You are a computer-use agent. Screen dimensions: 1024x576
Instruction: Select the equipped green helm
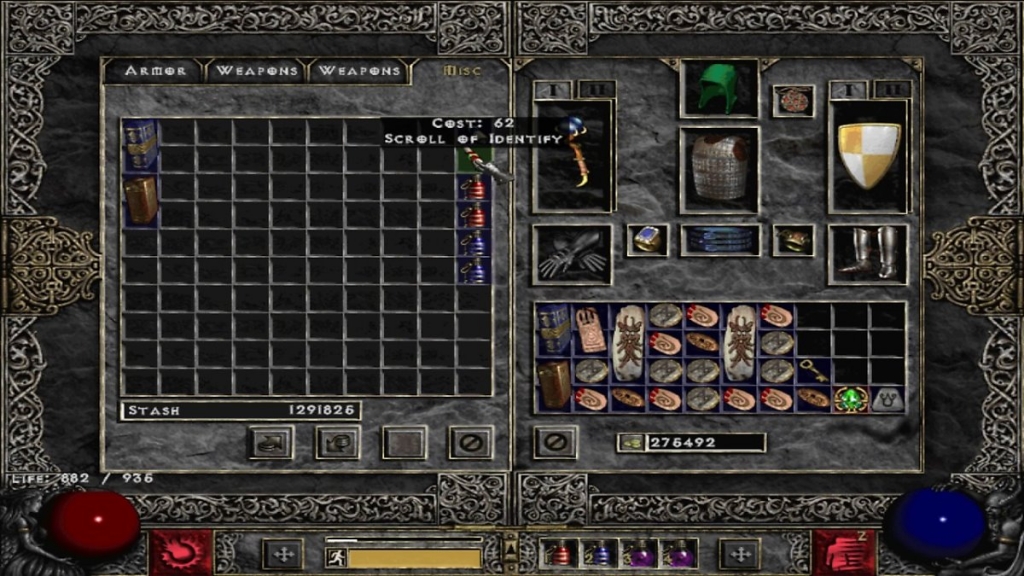(718, 88)
